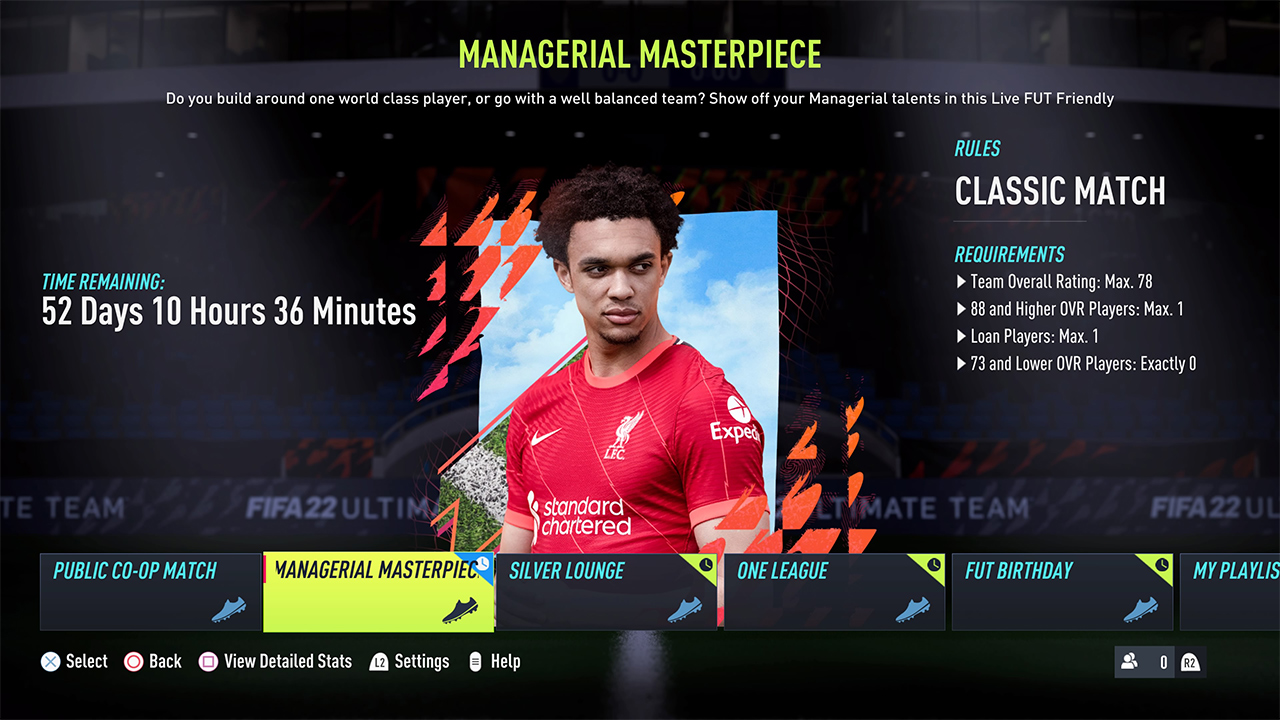
Task: Switch to the My Playlist tile
Action: pos(1232,591)
